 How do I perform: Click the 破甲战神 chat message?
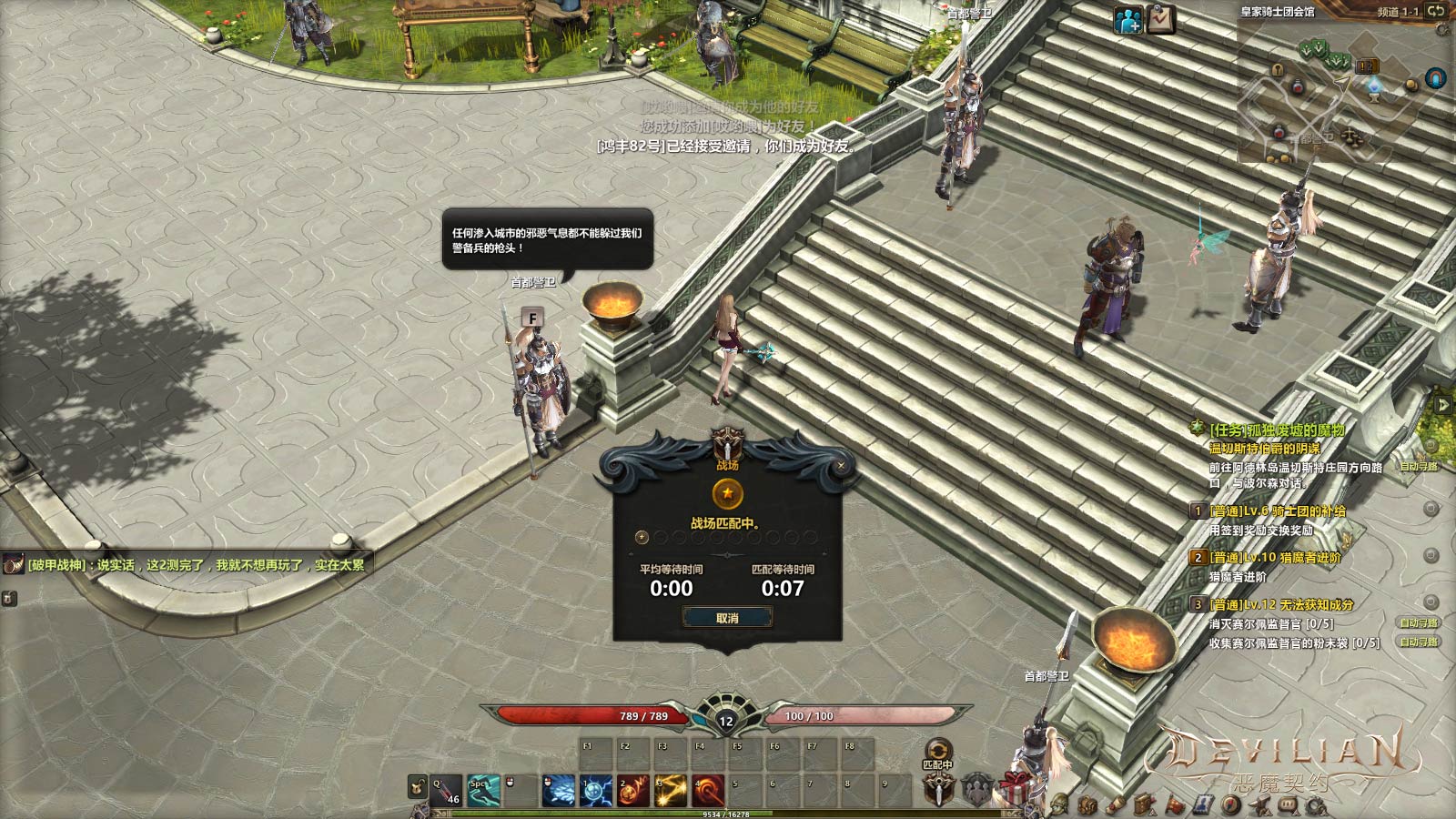196,565
